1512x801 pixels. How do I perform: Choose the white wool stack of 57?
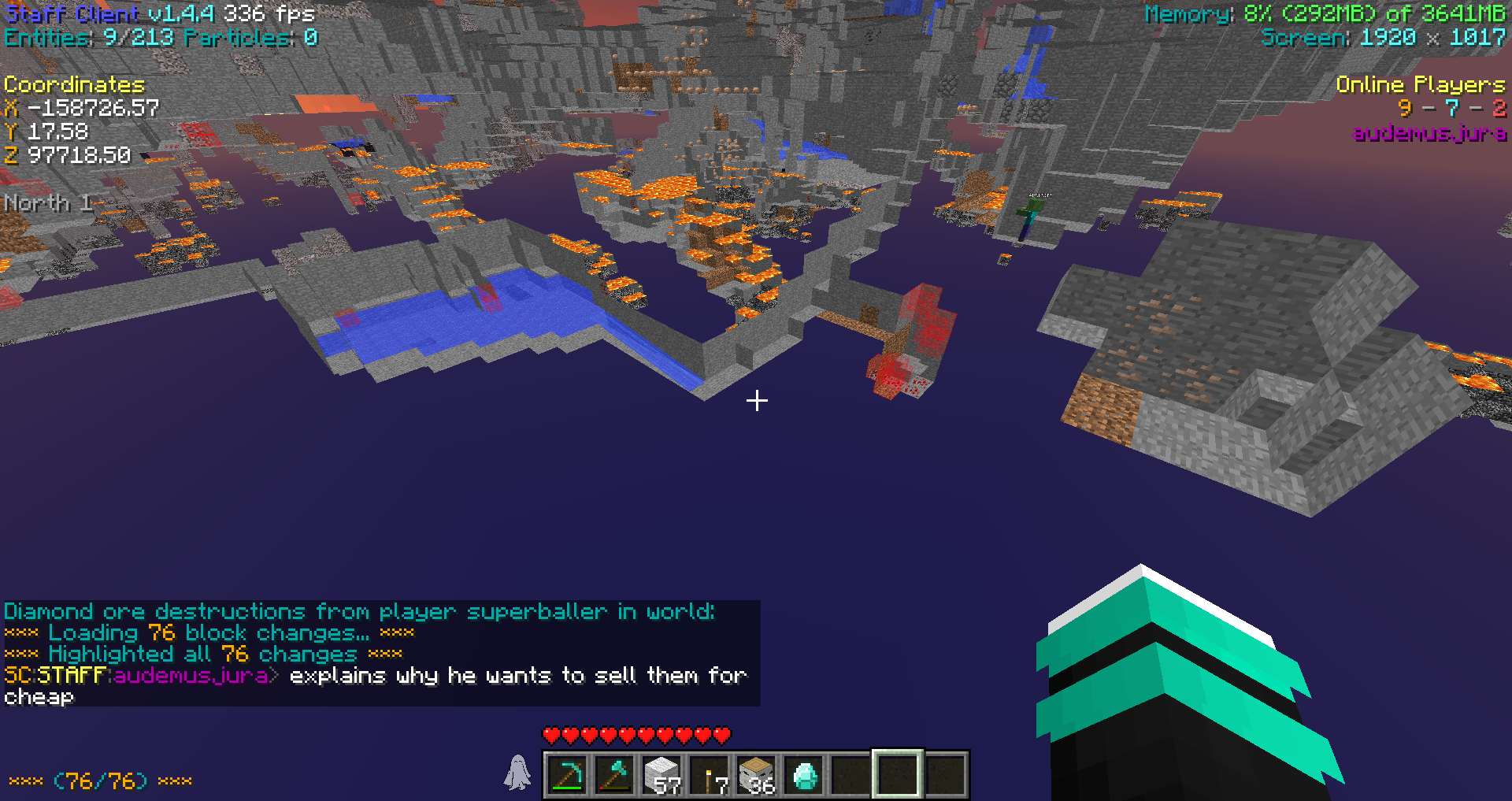661,775
